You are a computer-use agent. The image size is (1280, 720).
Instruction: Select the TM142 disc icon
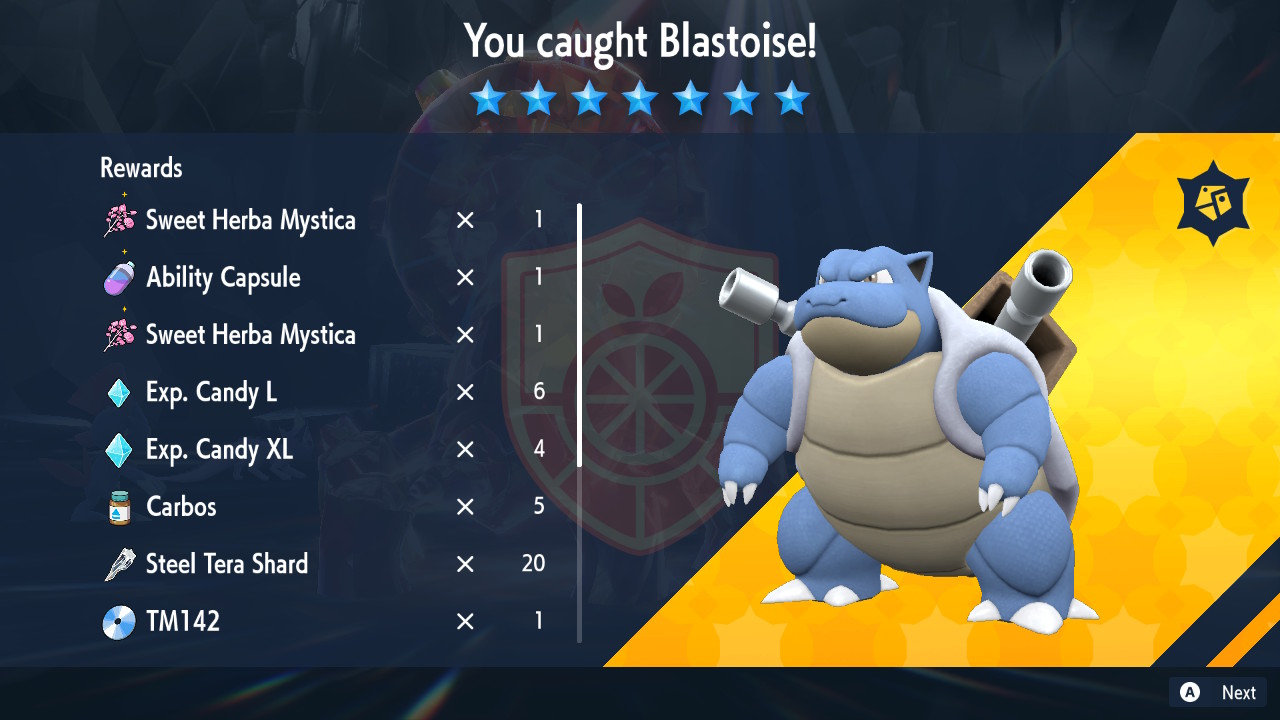click(120, 621)
